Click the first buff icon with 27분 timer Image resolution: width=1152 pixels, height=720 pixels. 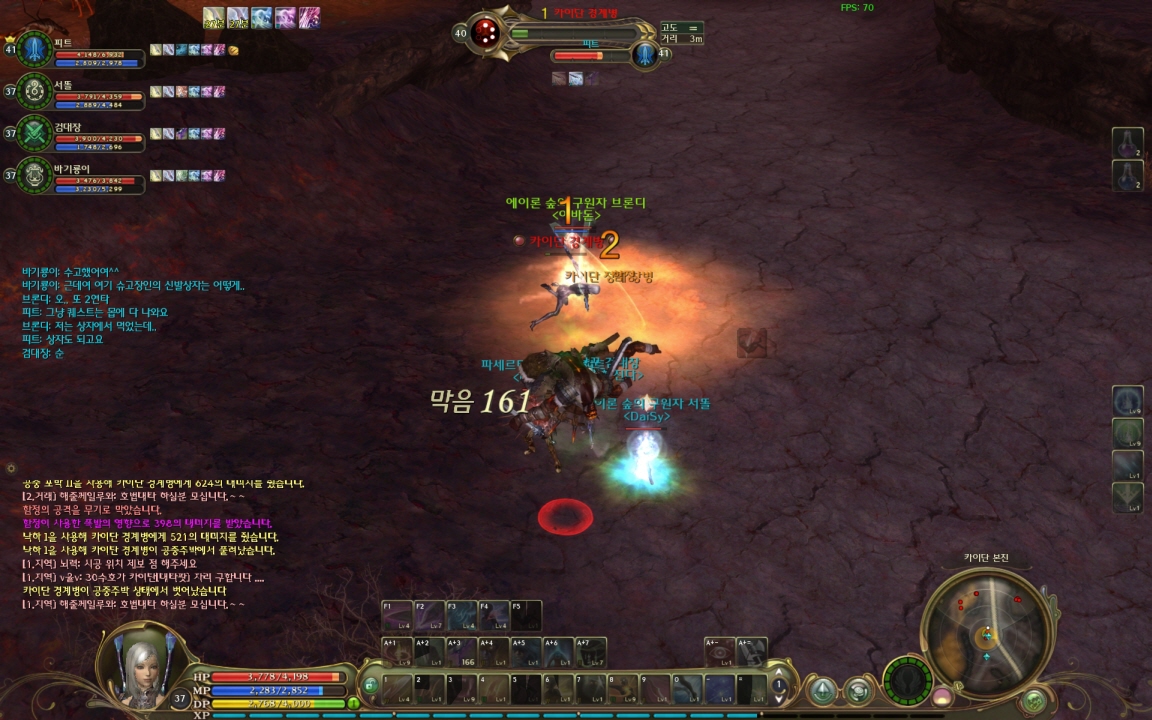tap(213, 17)
